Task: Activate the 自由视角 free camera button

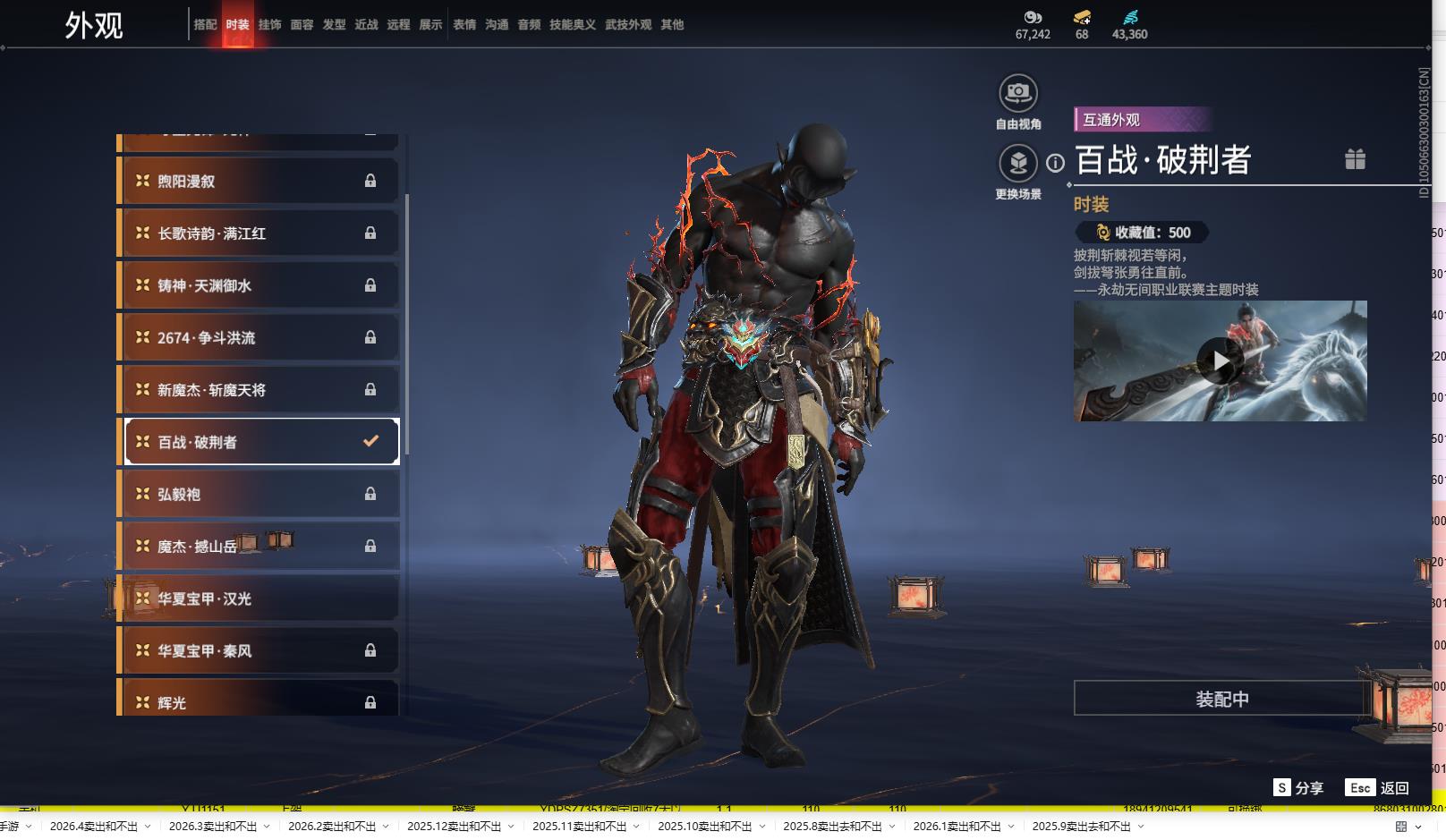Action: tap(1018, 93)
